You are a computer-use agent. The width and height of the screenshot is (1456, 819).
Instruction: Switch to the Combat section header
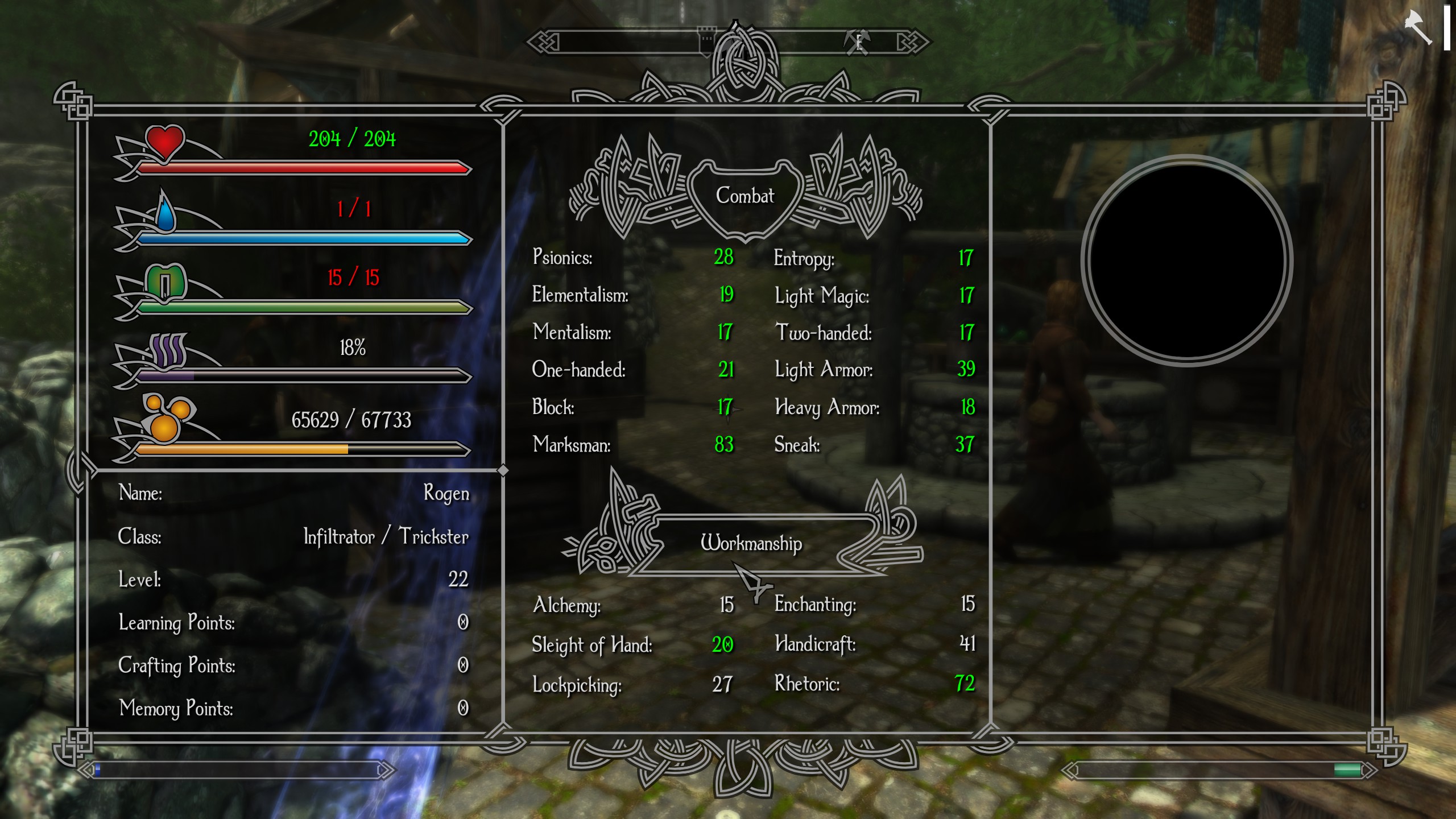coord(745,196)
